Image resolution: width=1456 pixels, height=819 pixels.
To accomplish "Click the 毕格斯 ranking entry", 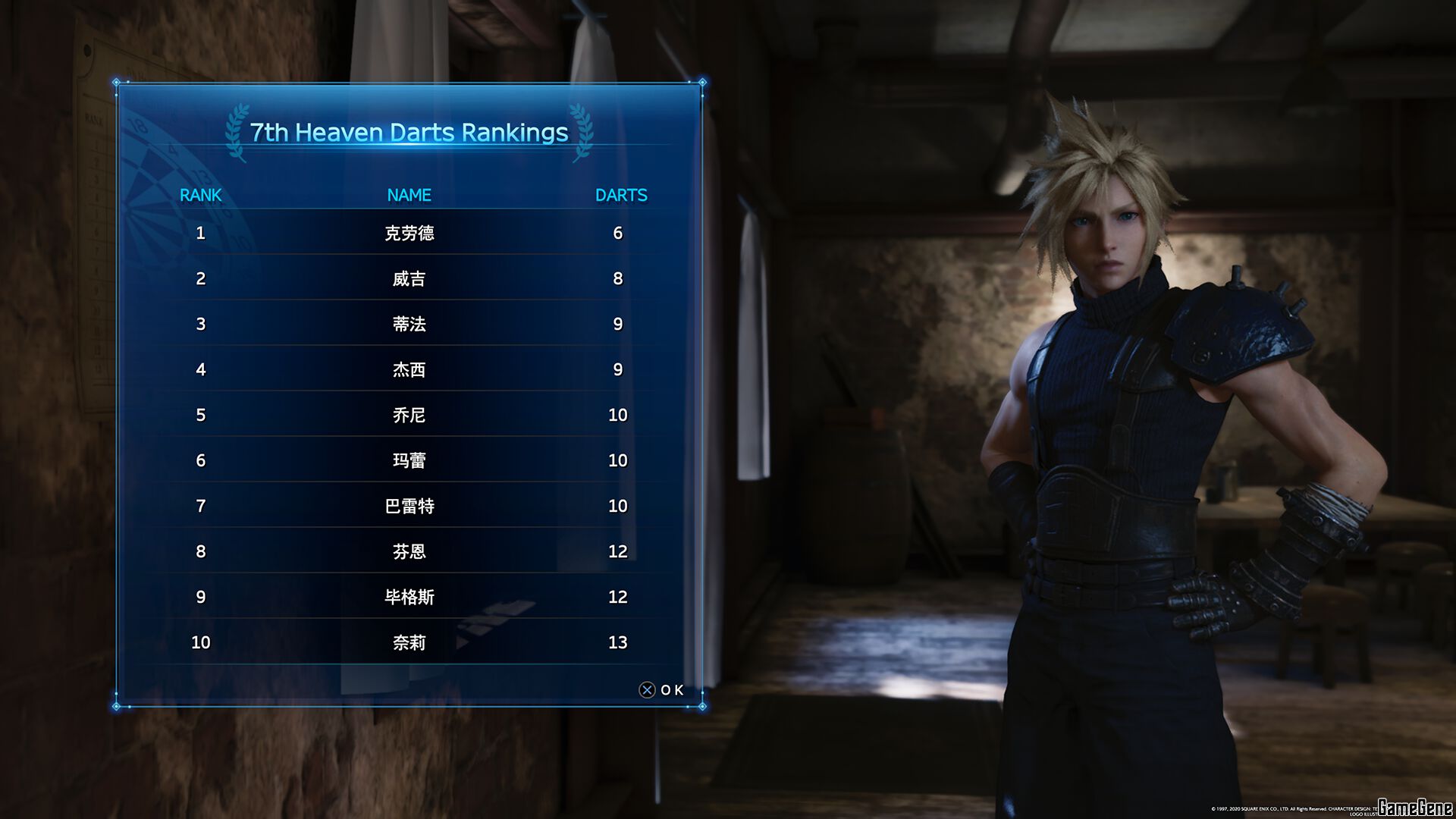I will click(409, 597).
